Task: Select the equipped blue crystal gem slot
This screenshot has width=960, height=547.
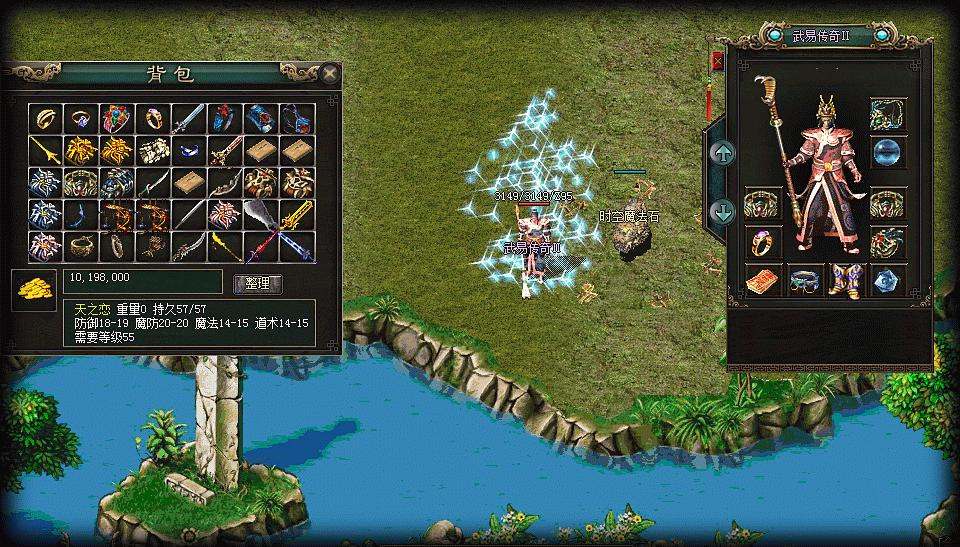Action: tap(888, 281)
